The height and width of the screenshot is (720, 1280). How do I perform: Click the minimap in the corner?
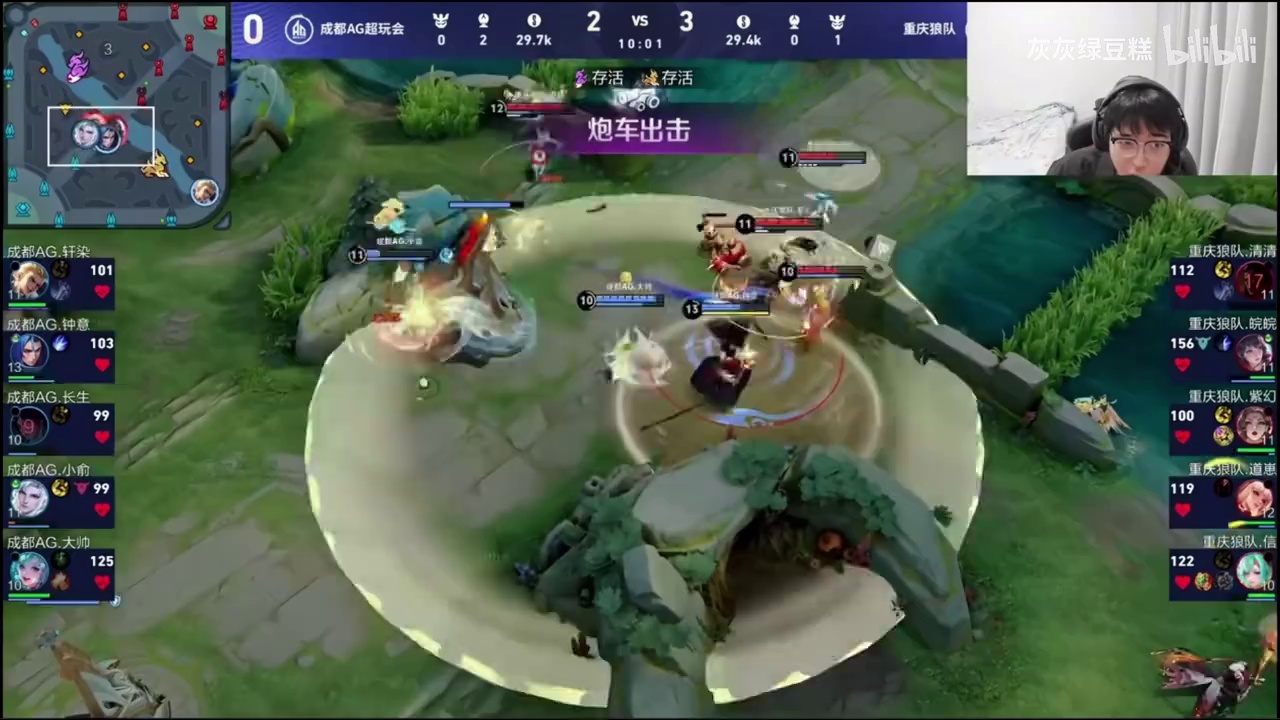tap(115, 112)
